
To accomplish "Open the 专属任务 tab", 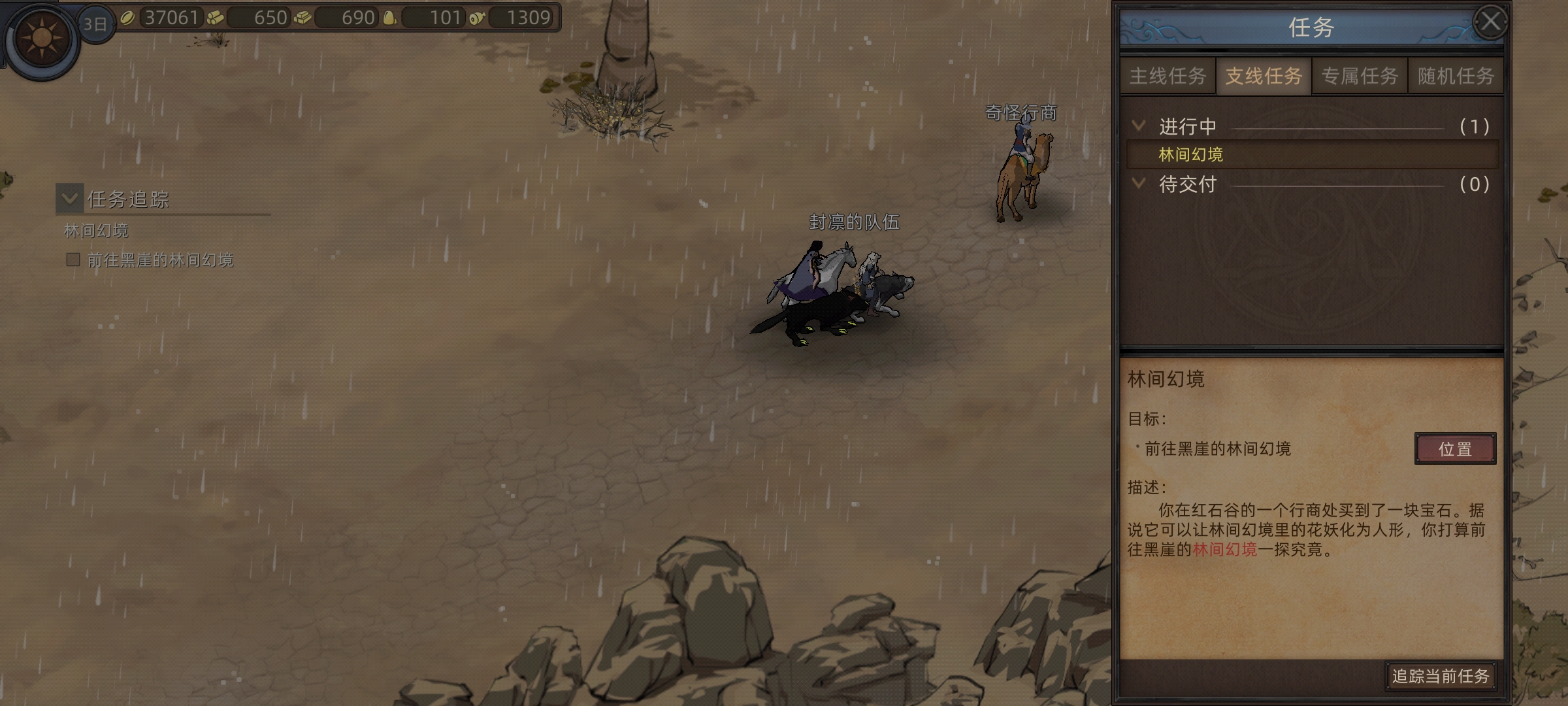I will pyautogui.click(x=1360, y=76).
